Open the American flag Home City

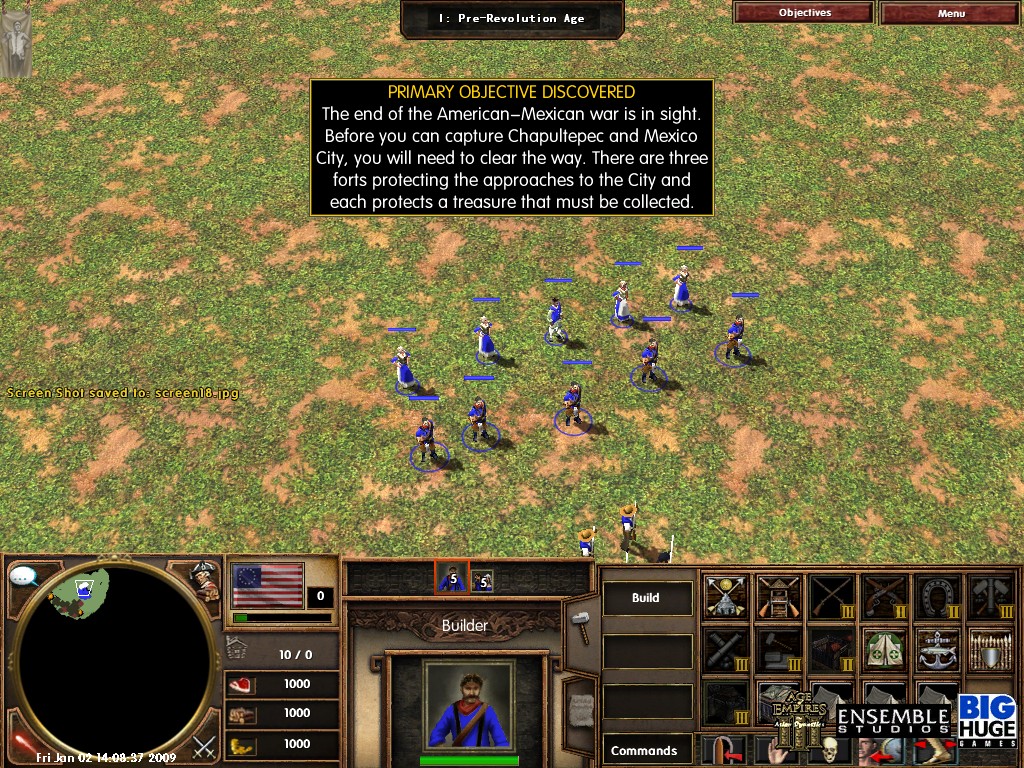pyautogui.click(x=267, y=585)
